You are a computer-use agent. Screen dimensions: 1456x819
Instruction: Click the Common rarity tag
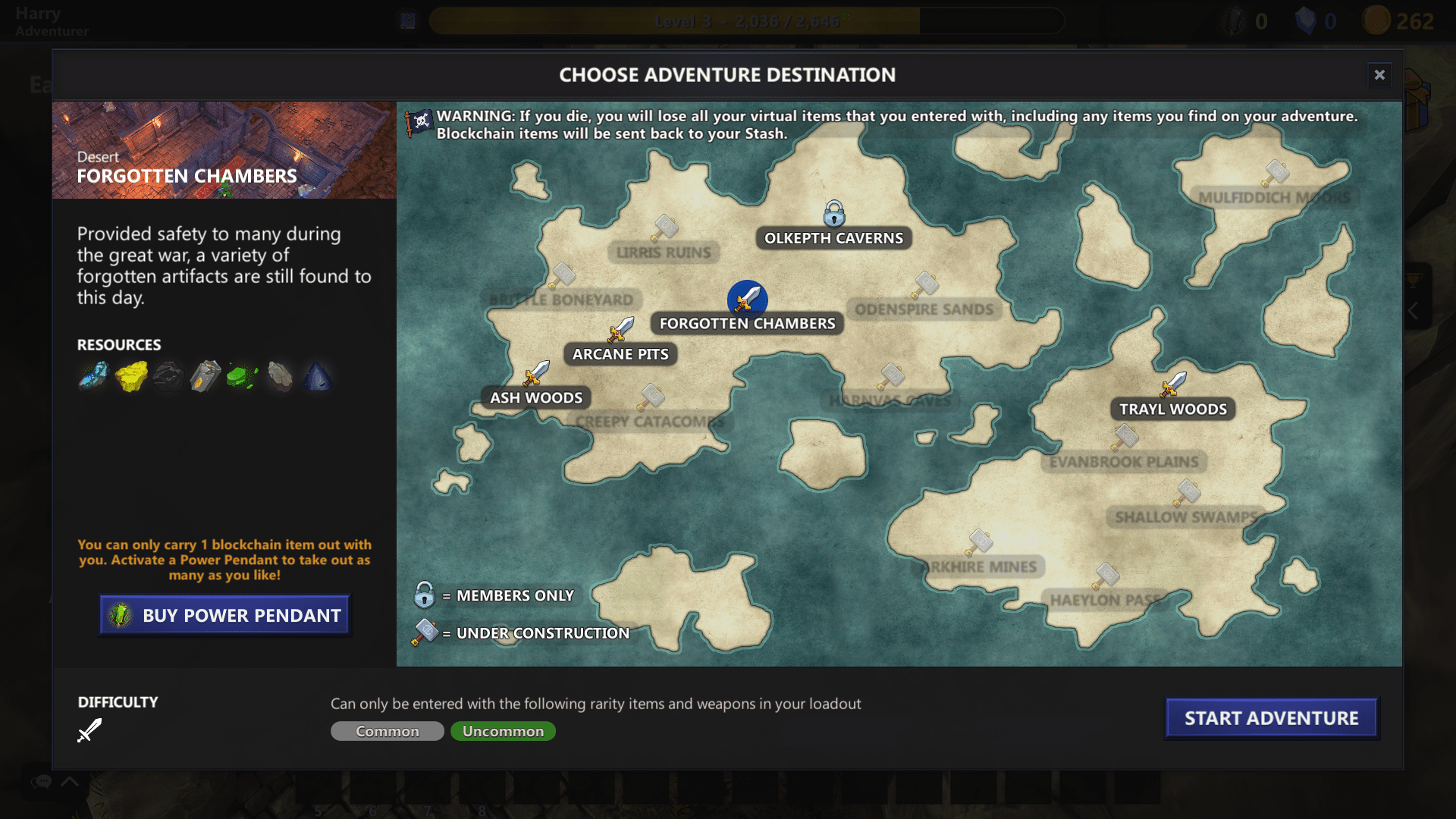[388, 731]
